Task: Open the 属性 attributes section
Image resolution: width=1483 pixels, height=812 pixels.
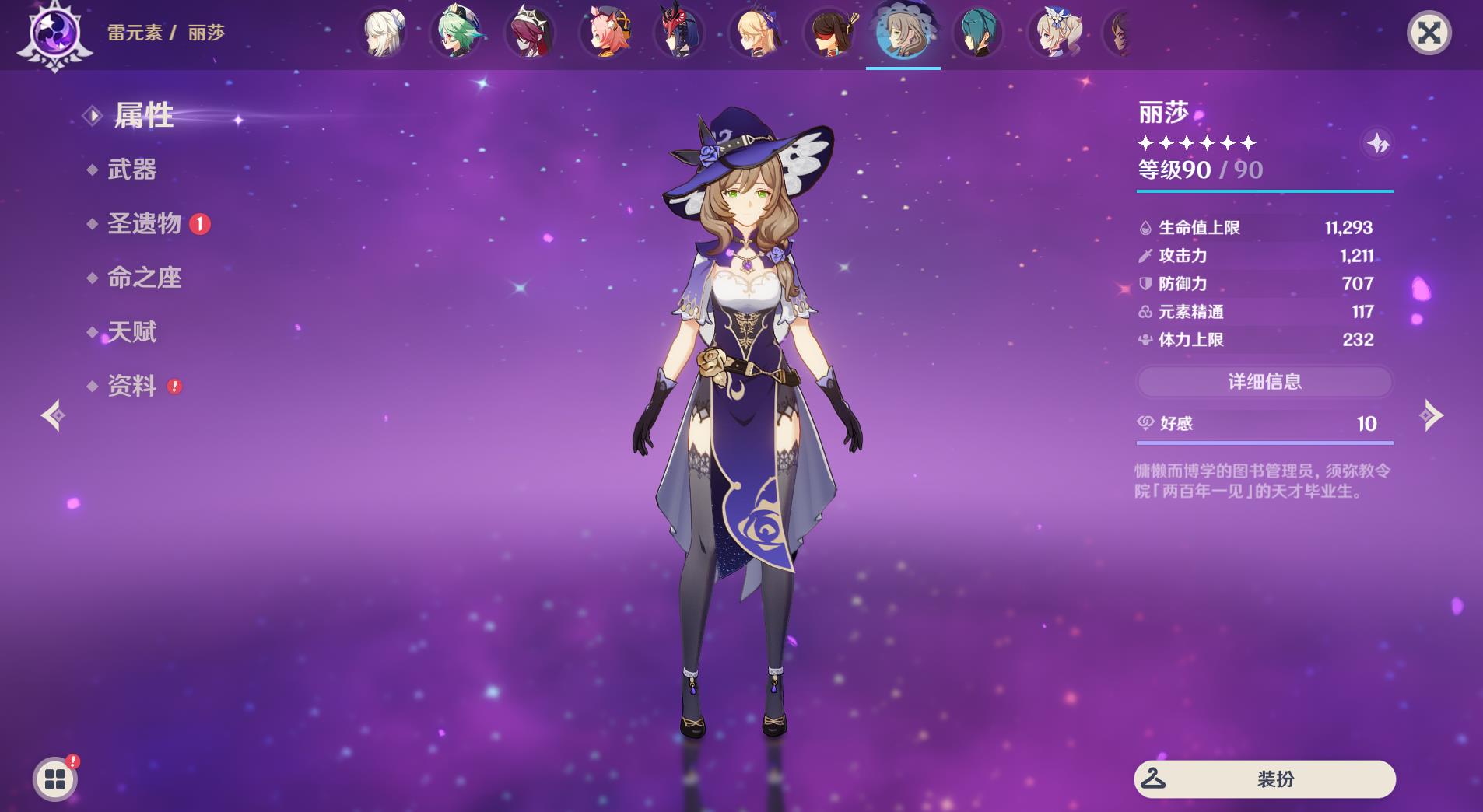Action: click(144, 116)
